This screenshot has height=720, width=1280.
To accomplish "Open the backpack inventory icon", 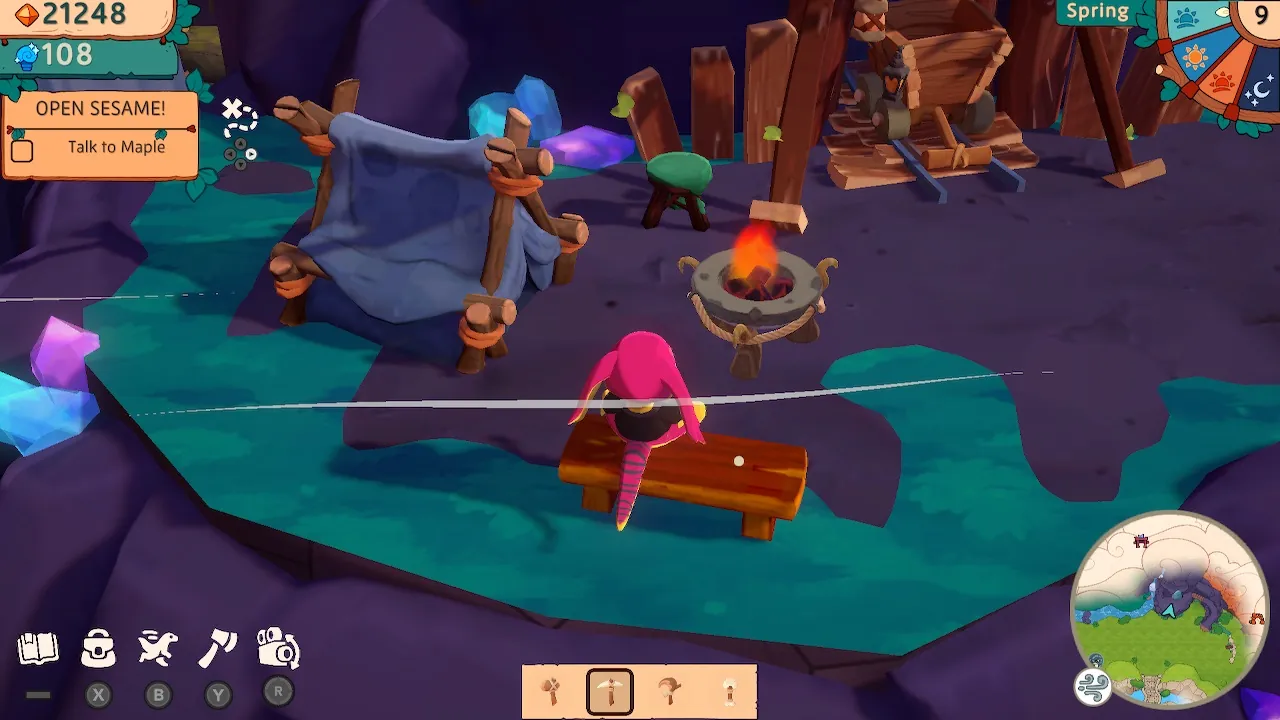I will [x=96, y=648].
